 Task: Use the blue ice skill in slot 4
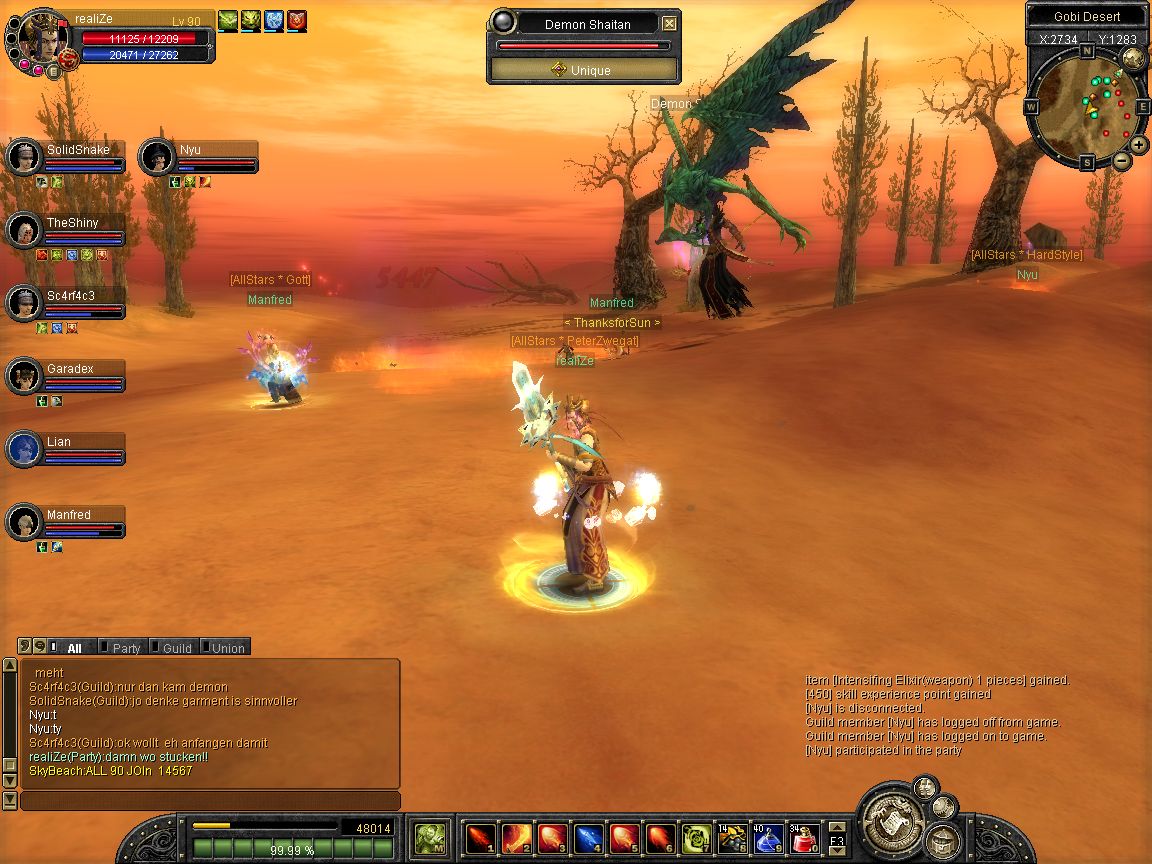(589, 837)
